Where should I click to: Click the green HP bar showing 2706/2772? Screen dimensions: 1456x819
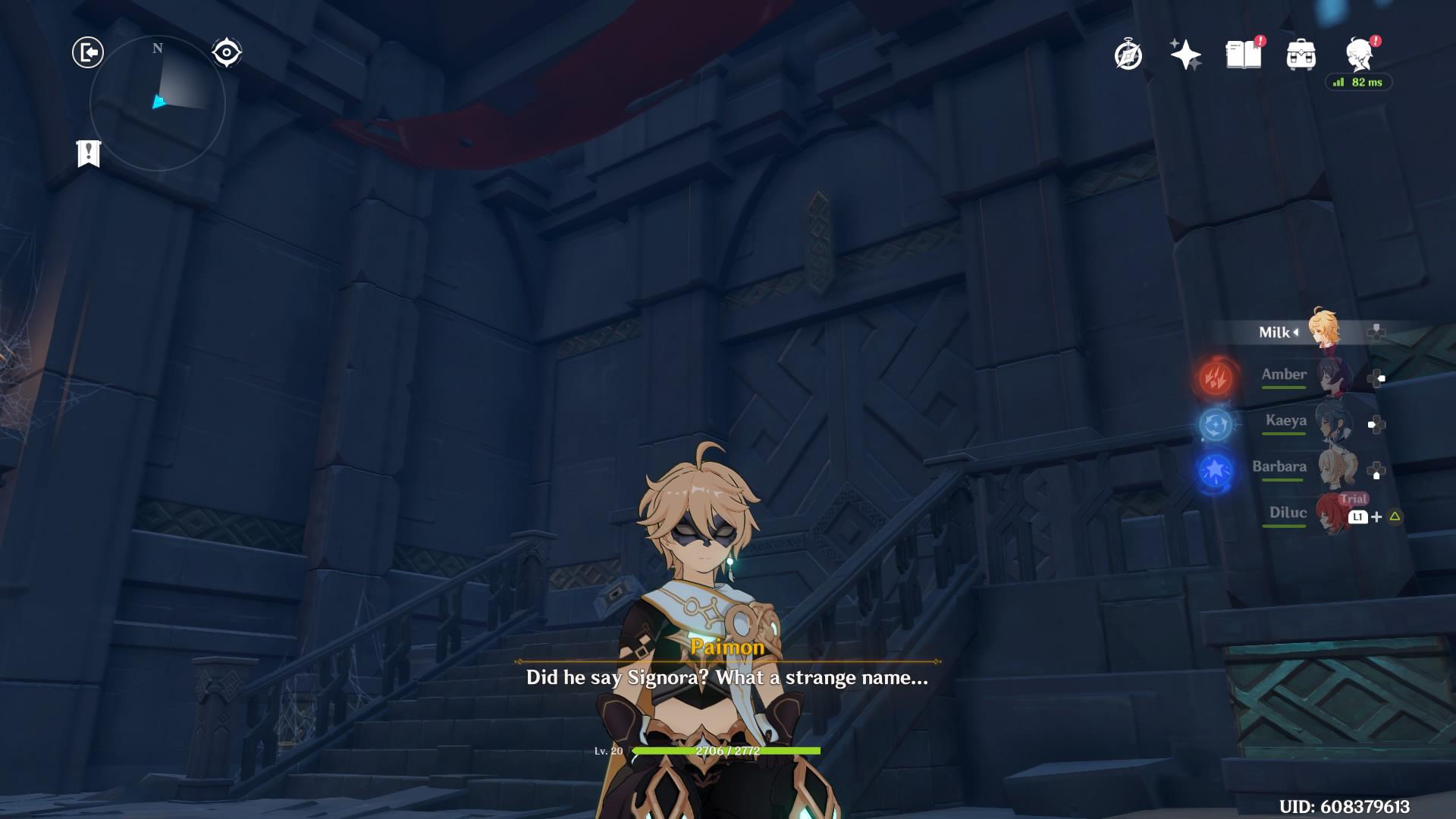[728, 749]
